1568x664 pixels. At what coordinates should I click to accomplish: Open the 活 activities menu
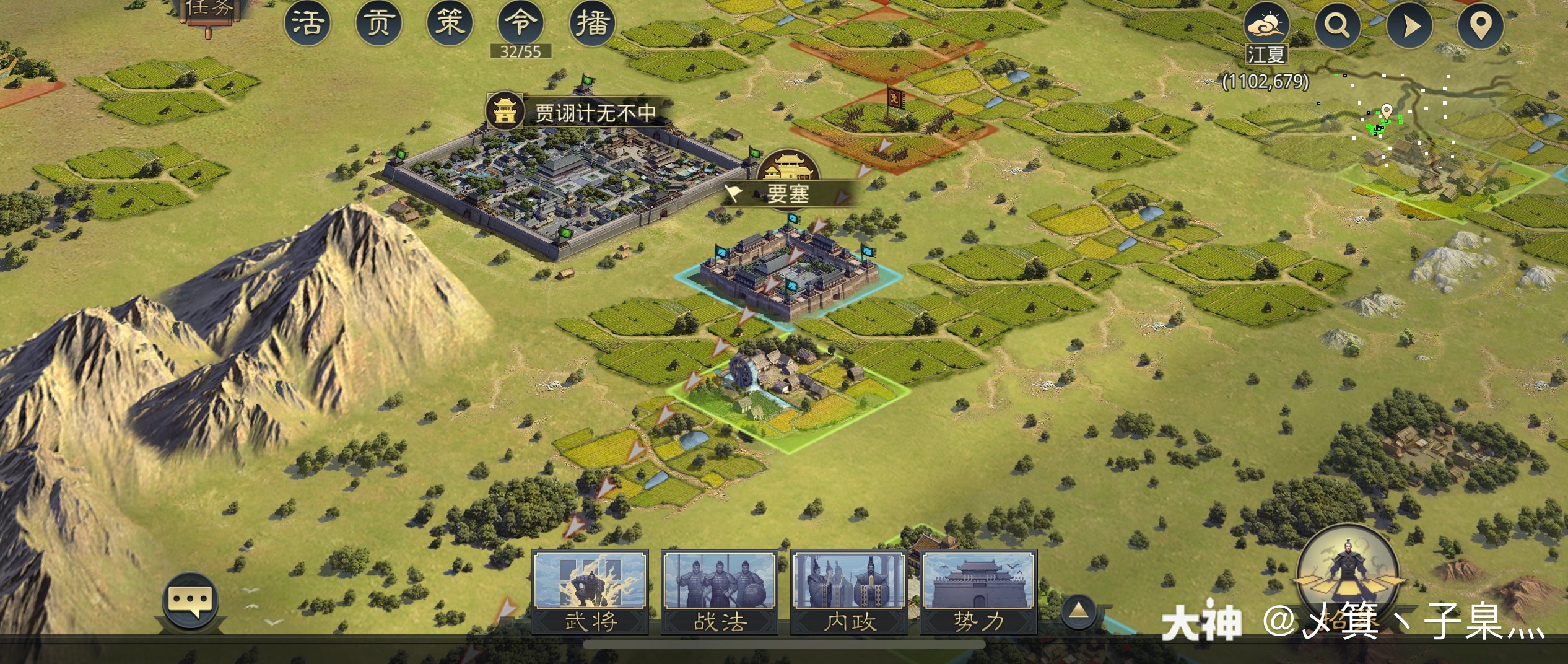[308, 24]
